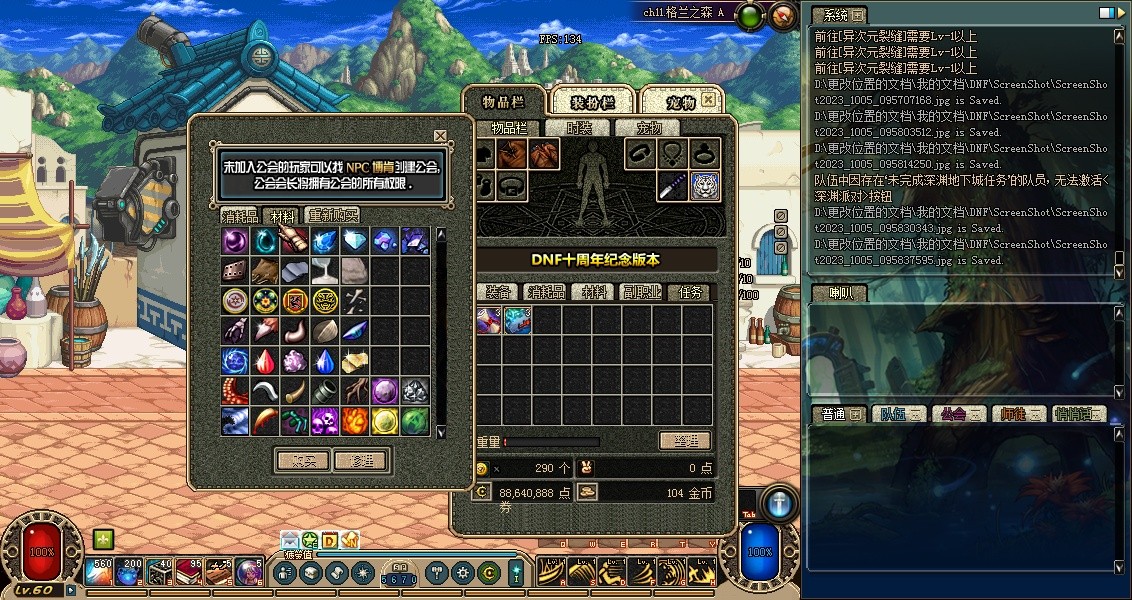Image resolution: width=1132 pixels, height=600 pixels.
Task: Switch to the top-level 宠物 pet tab
Action: [681, 102]
